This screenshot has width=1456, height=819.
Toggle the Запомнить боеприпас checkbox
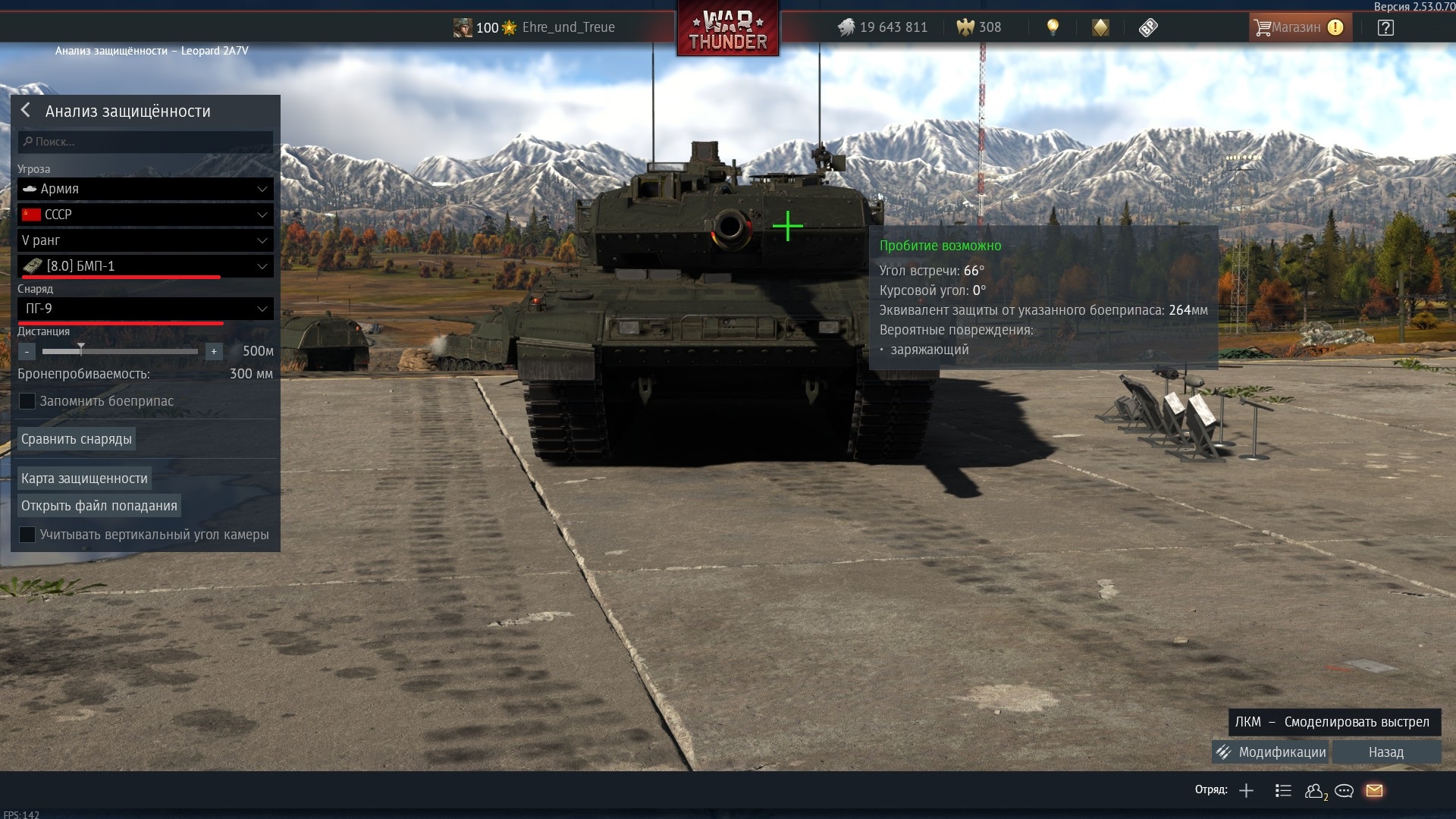(x=27, y=401)
